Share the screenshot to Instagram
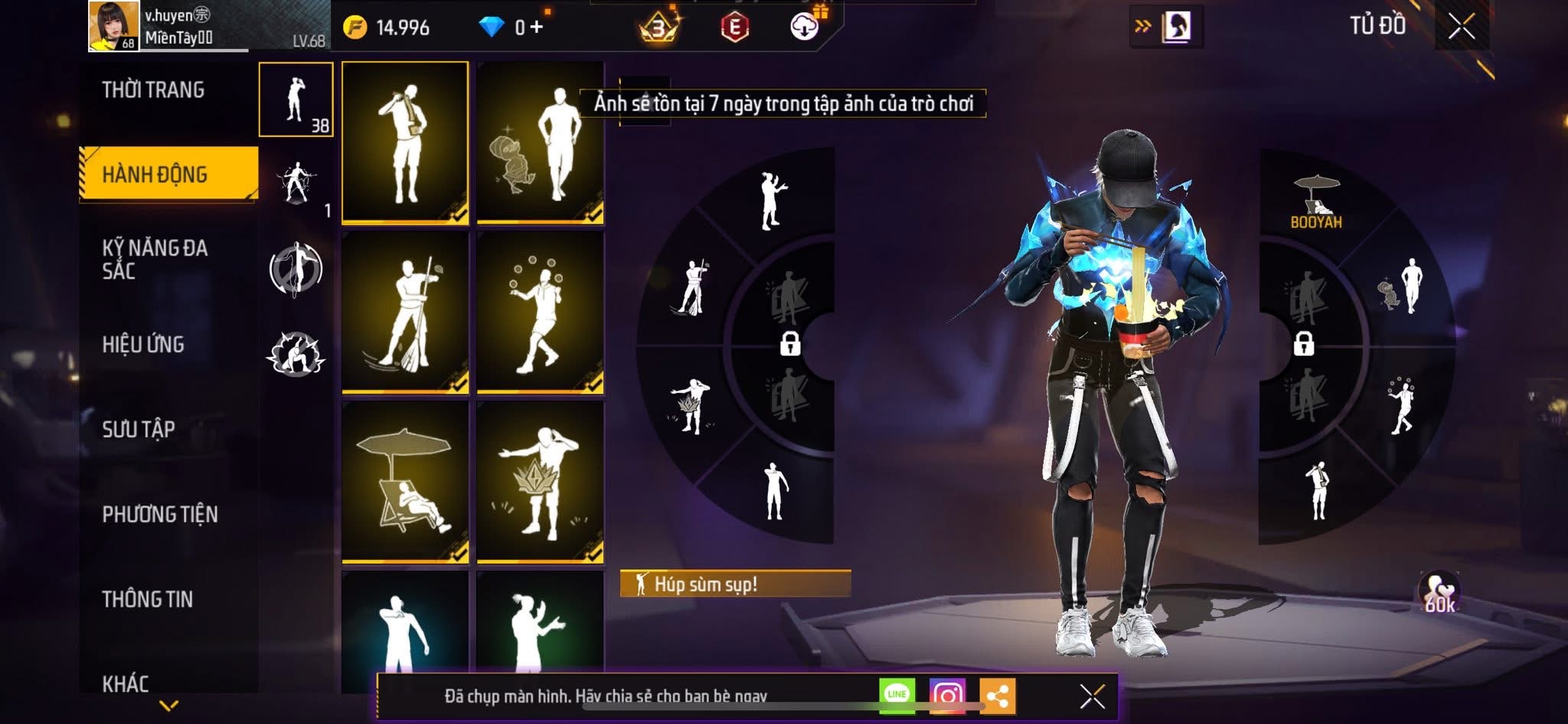The image size is (1568, 724). pyautogui.click(x=947, y=695)
